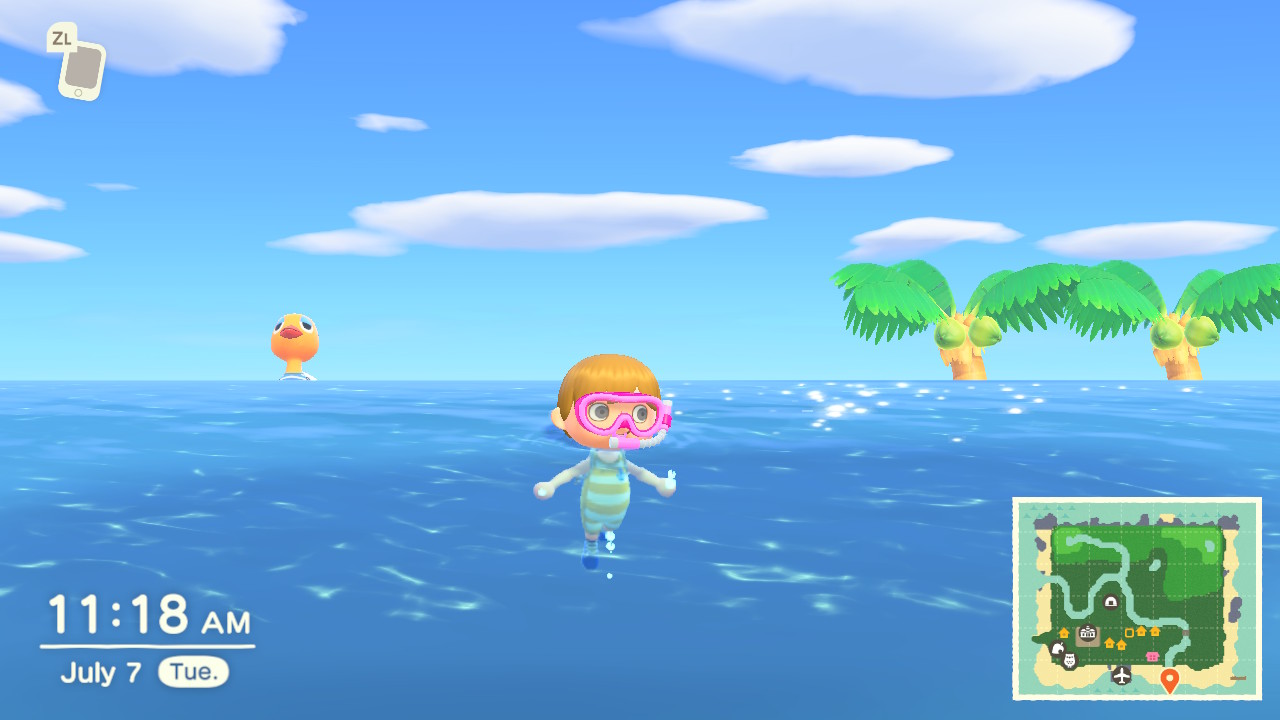The height and width of the screenshot is (720, 1280).
Task: Click the Able Sisters shop icon on minimap
Action: tap(1069, 660)
